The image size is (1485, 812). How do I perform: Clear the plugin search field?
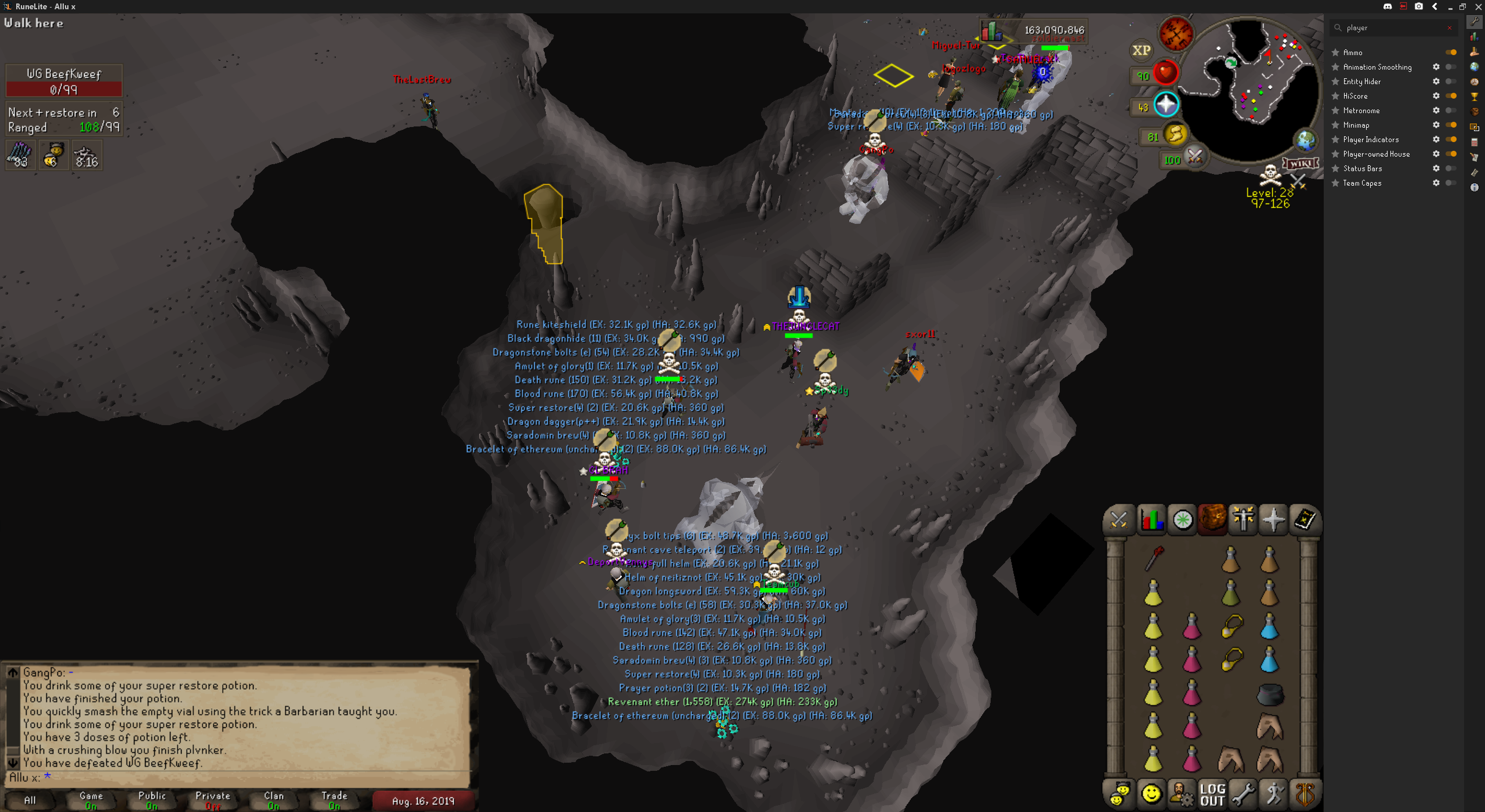click(1450, 28)
